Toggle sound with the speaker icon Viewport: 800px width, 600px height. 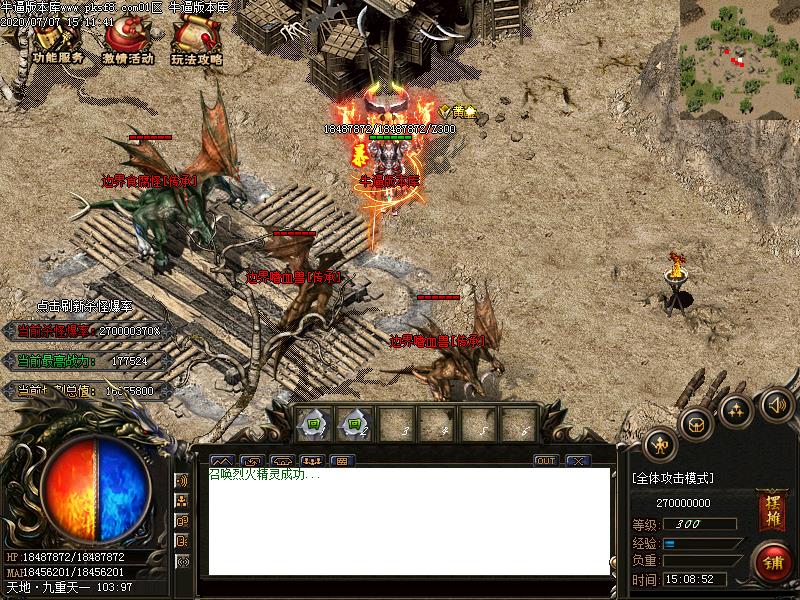[776, 404]
